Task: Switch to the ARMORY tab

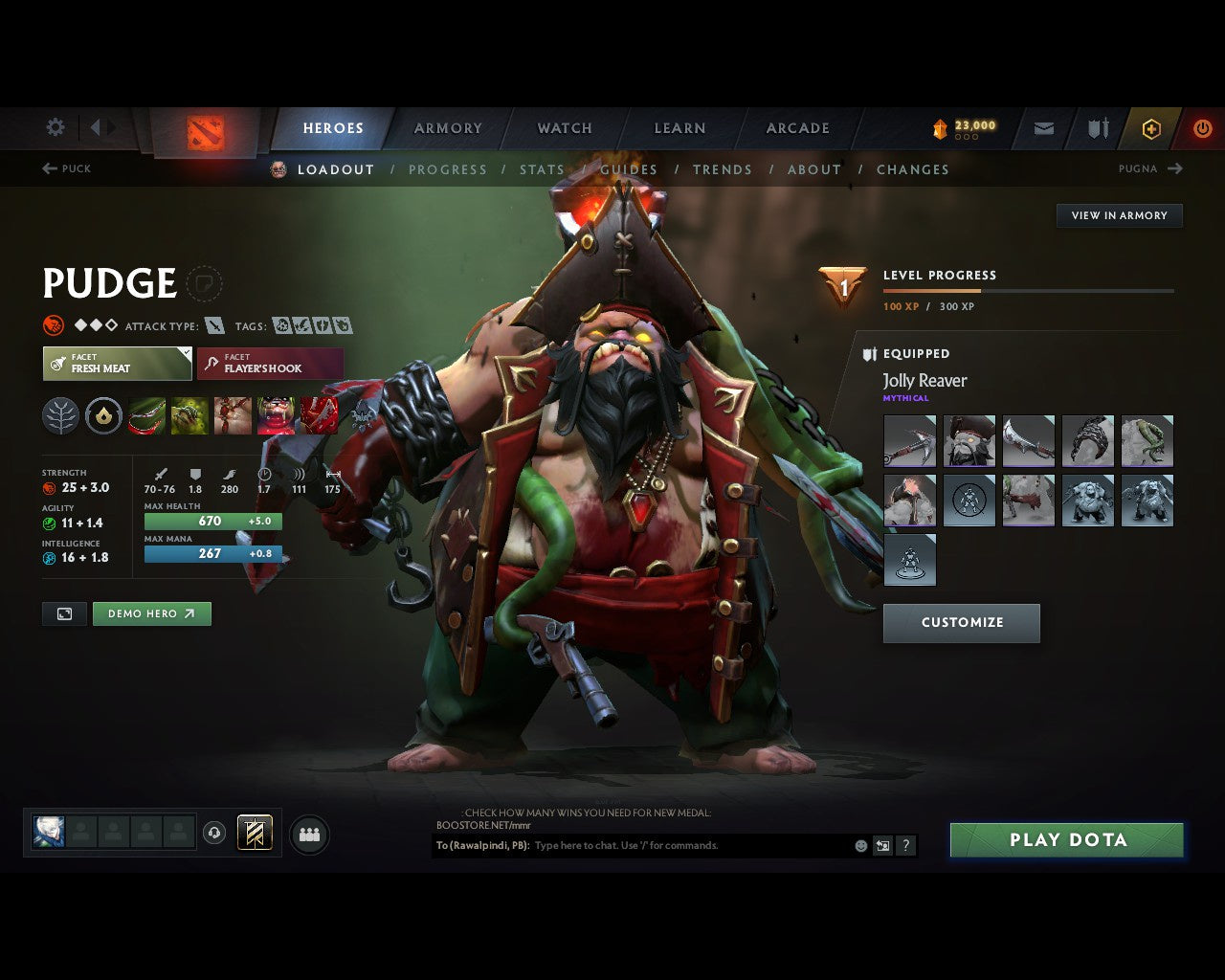Action: [x=447, y=128]
